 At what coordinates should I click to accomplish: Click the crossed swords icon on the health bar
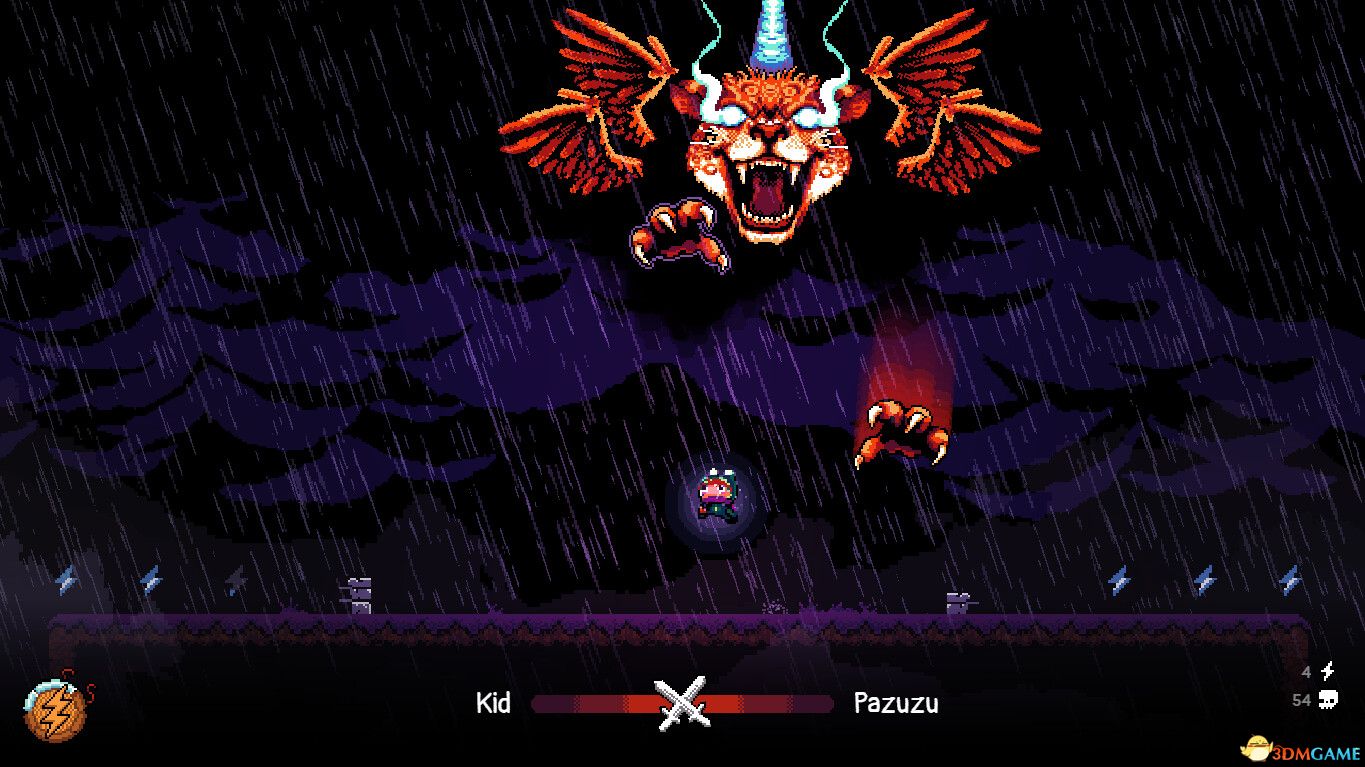point(683,704)
